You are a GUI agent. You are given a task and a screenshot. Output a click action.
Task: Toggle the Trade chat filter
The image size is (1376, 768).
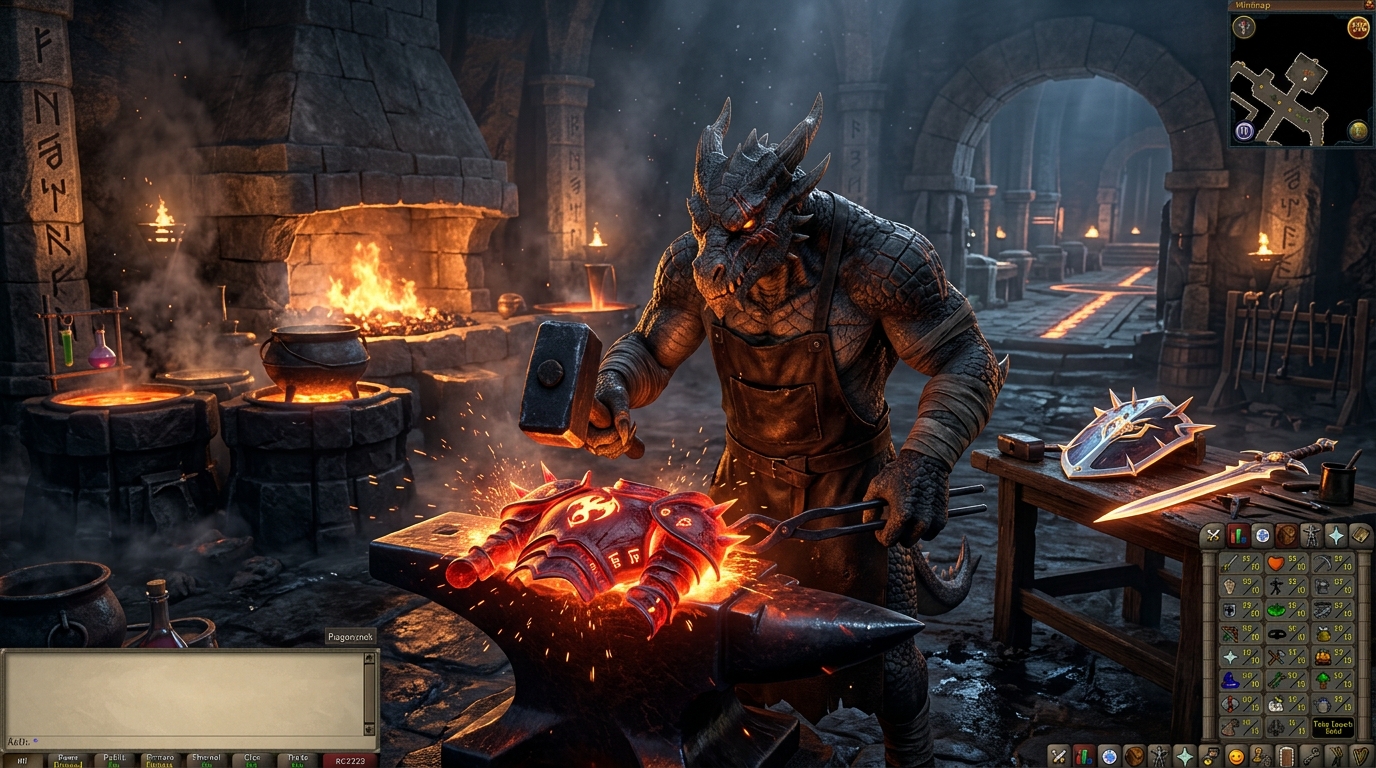click(297, 760)
